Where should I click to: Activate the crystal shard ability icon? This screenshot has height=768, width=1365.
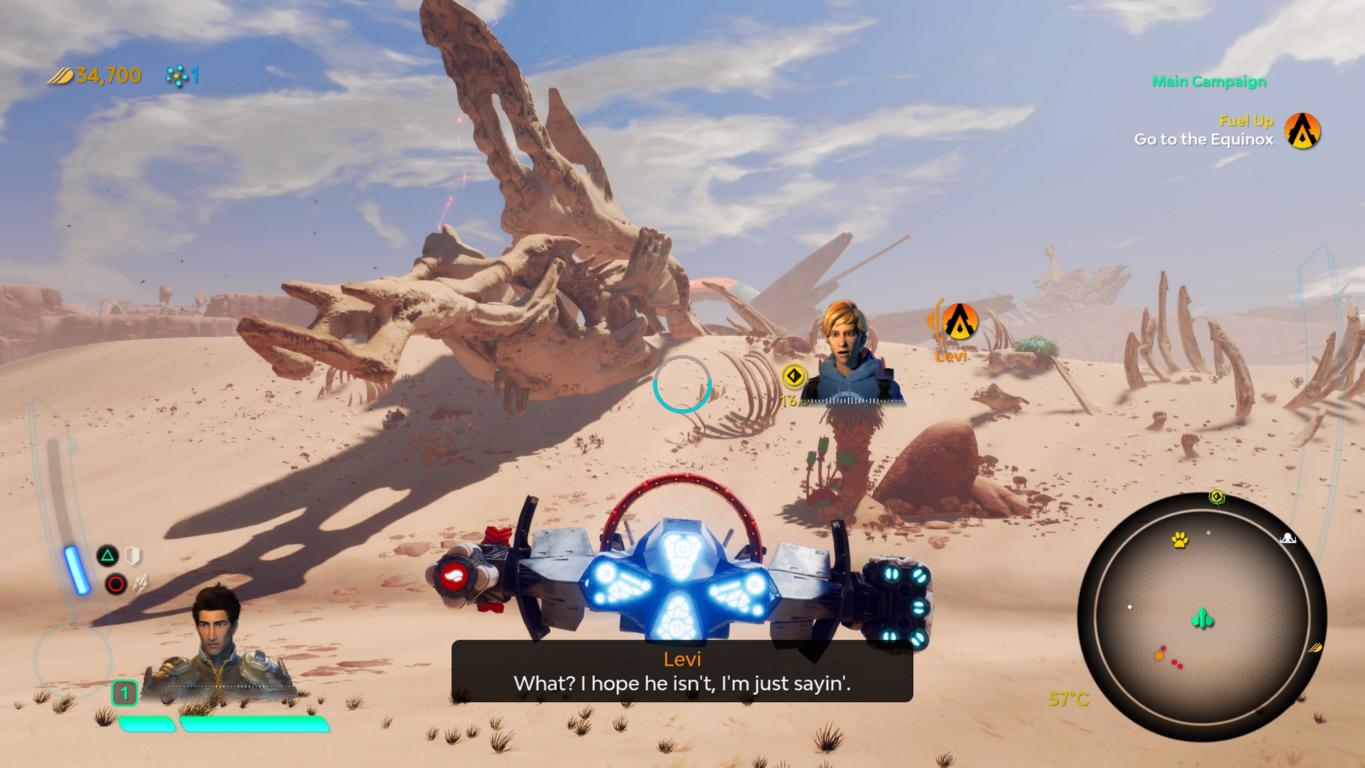coord(140,584)
